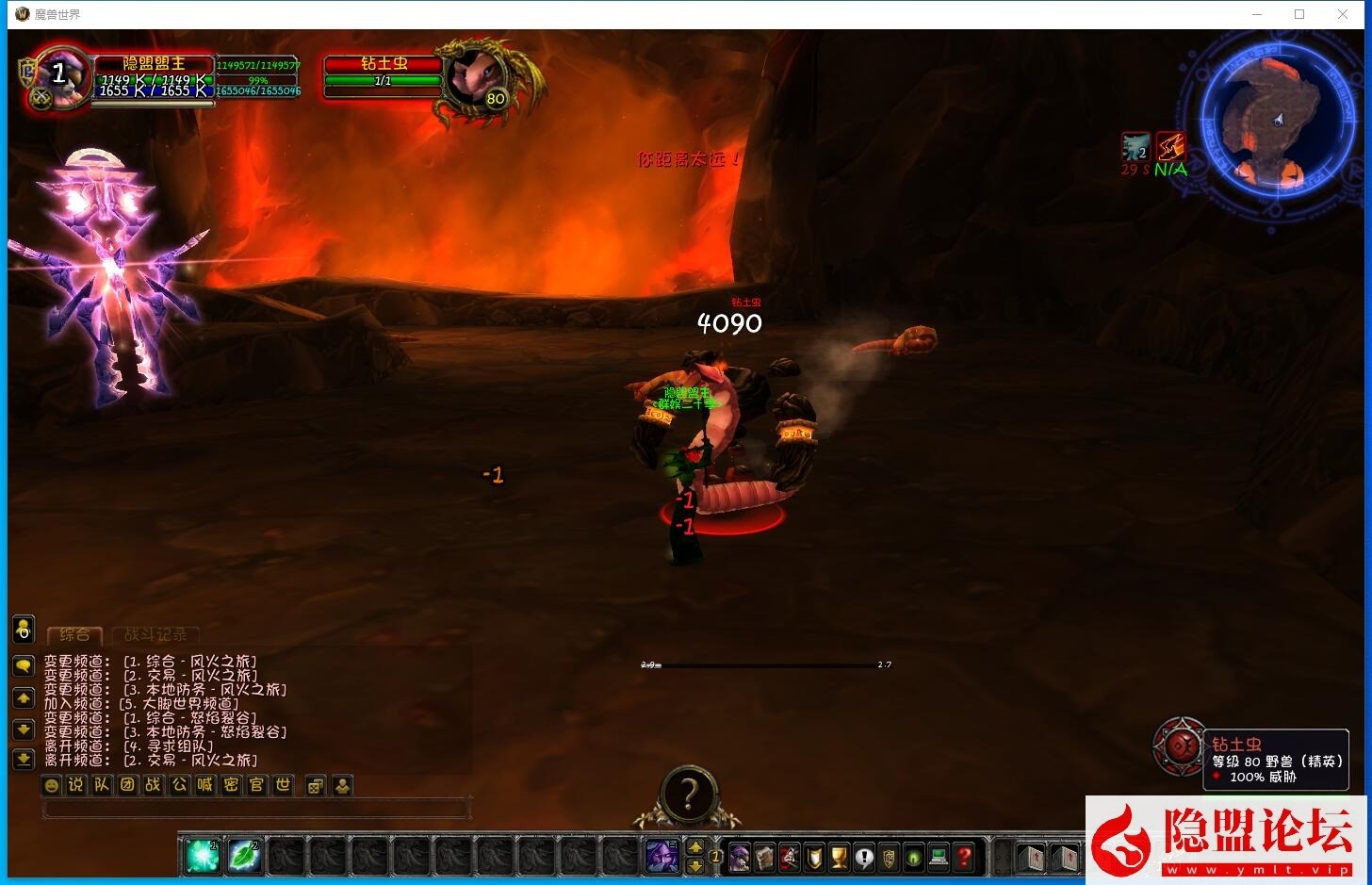The width and height of the screenshot is (1372, 885).
Task: Choose the 喊 yell channel button
Action: (205, 785)
